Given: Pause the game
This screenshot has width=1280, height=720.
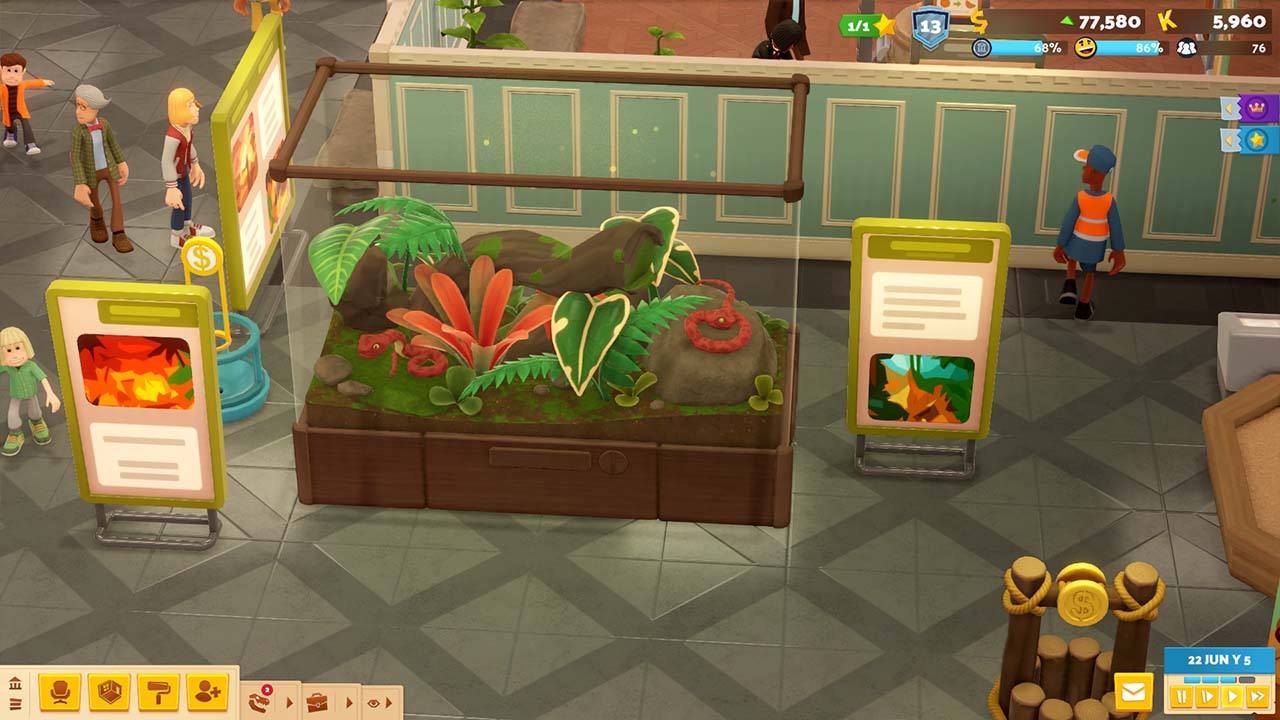Looking at the screenshot, I should [1182, 696].
